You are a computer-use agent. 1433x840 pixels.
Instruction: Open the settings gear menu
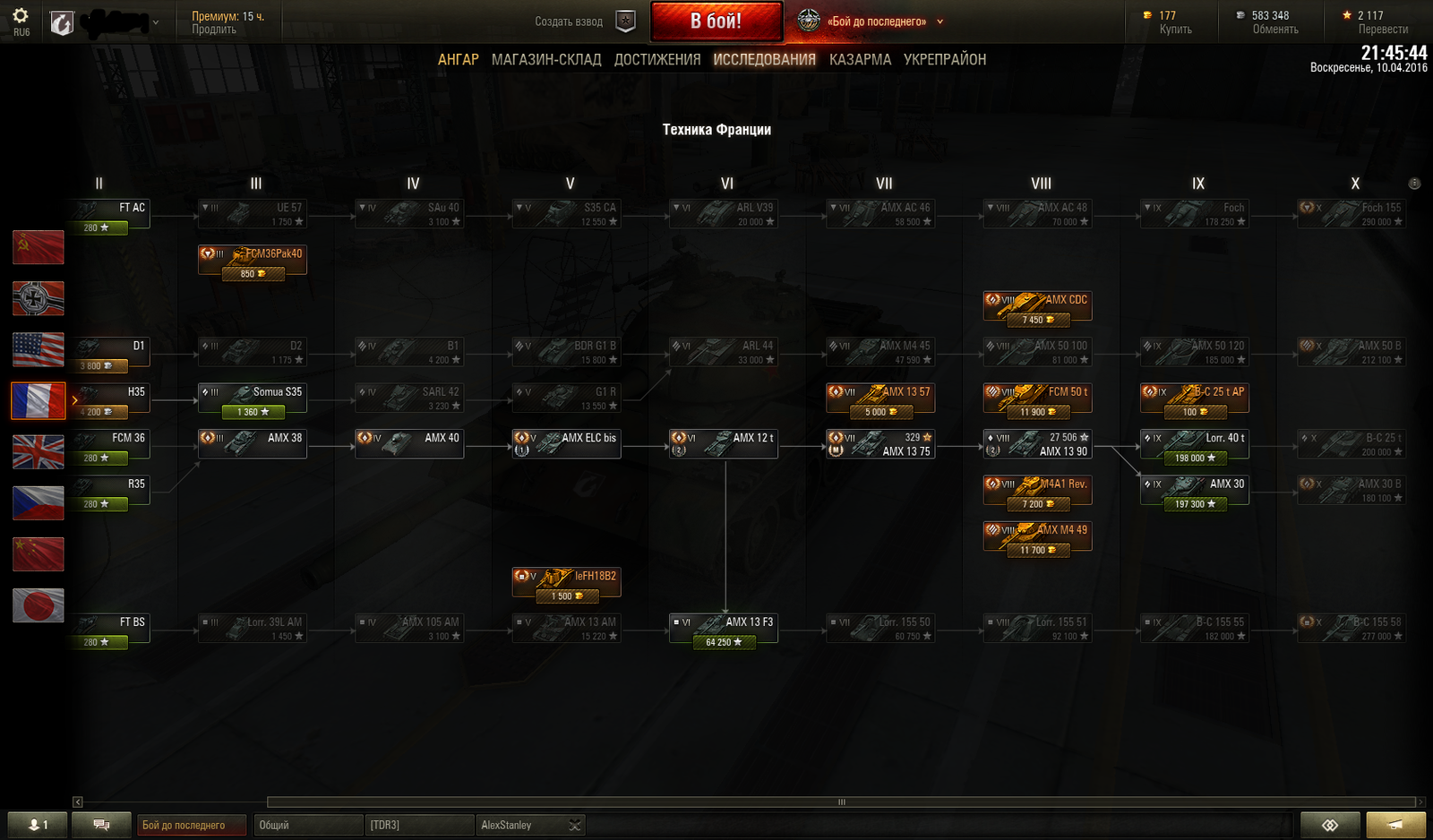click(21, 16)
